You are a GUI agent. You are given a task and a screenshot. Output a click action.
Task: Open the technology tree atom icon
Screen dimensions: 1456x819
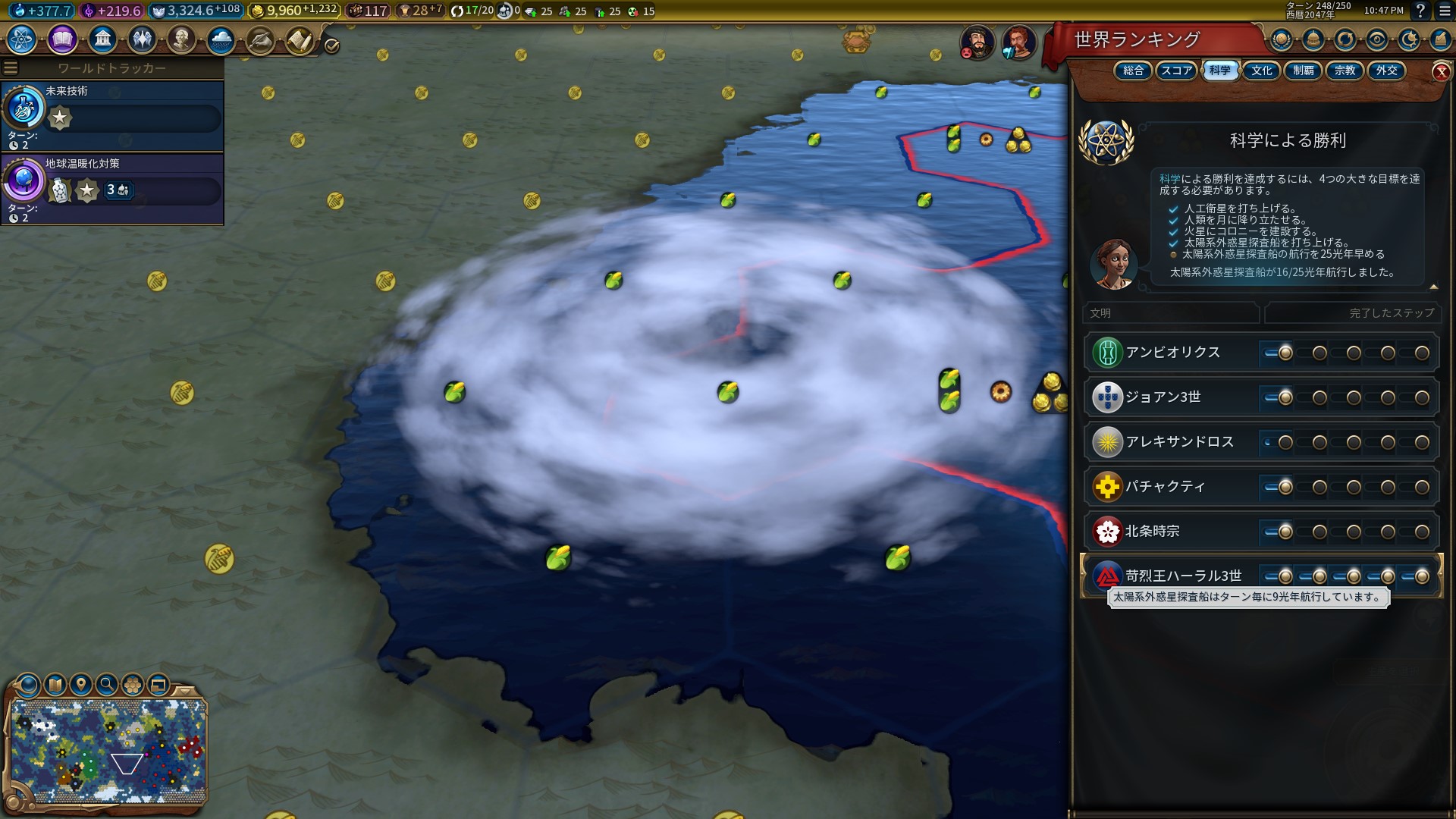tap(22, 39)
